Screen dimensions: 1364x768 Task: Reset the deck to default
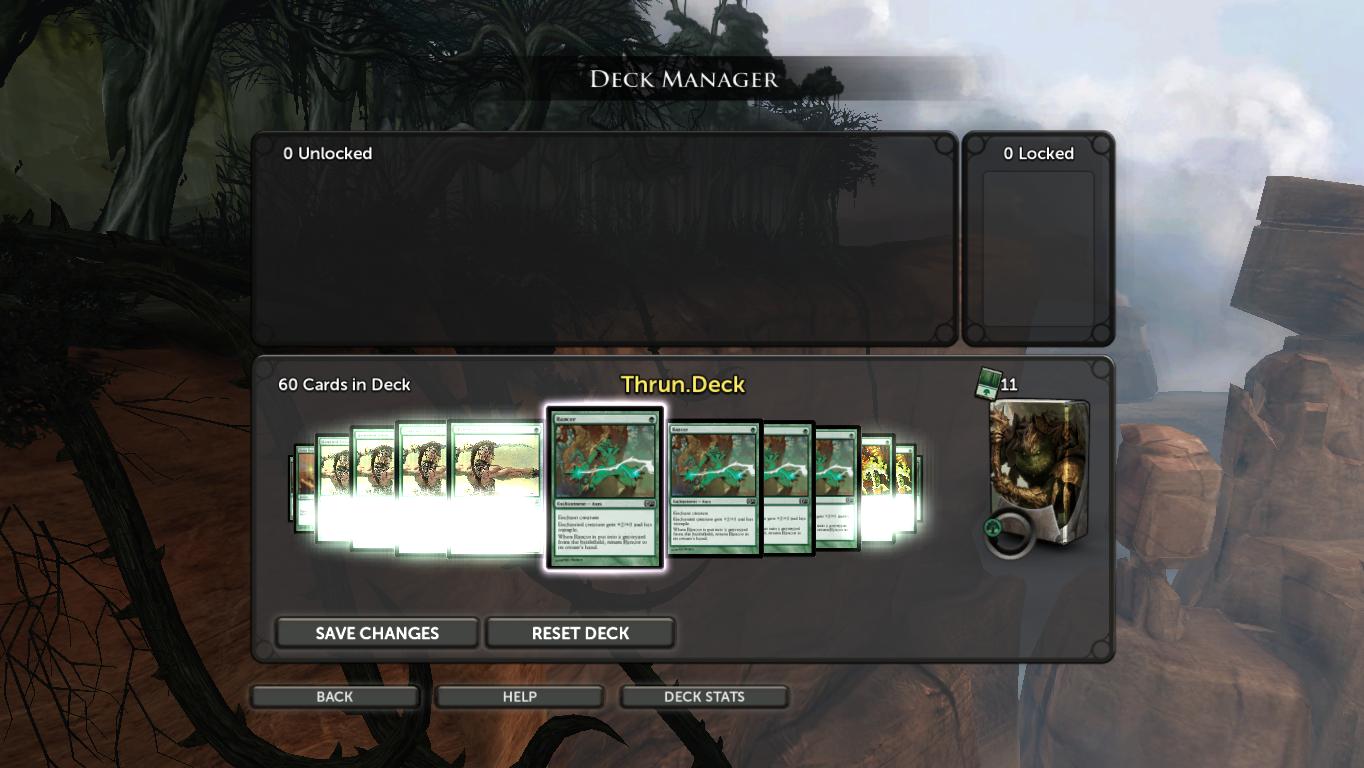[580, 633]
